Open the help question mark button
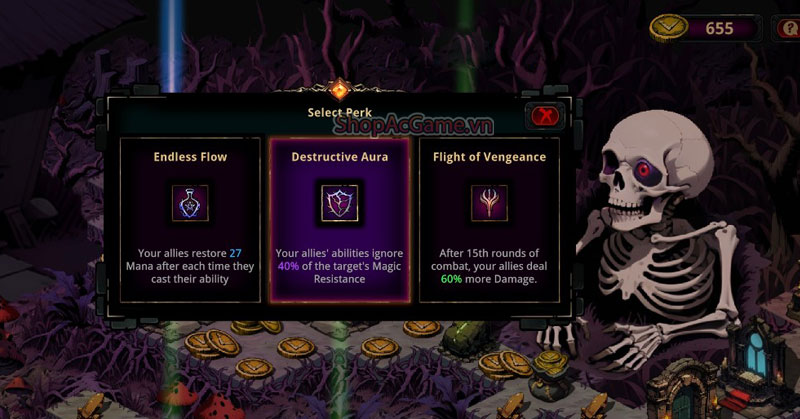This screenshot has width=800, height=419. (x=788, y=28)
